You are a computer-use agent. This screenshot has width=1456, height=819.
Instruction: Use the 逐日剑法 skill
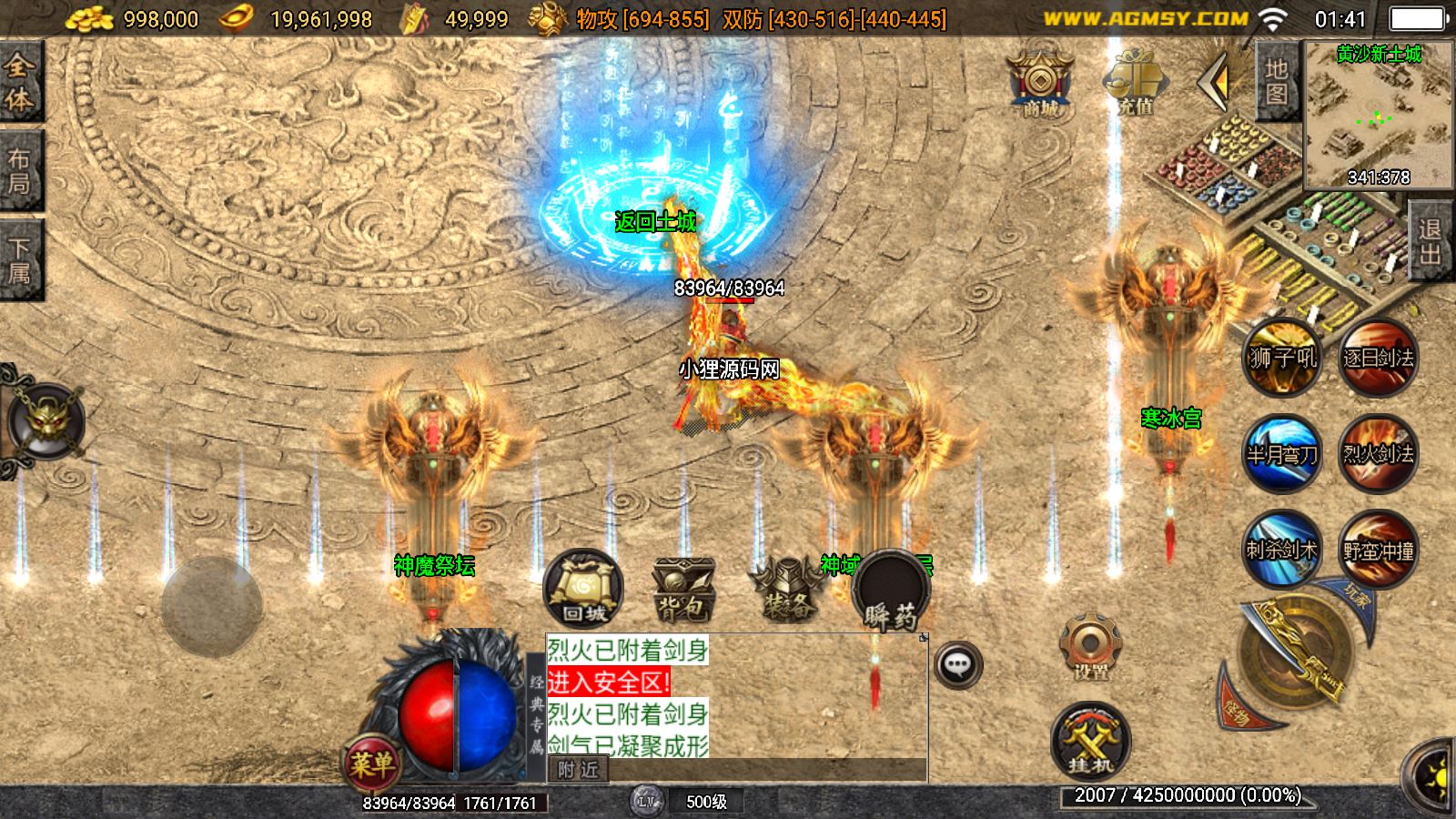[x=1378, y=357]
